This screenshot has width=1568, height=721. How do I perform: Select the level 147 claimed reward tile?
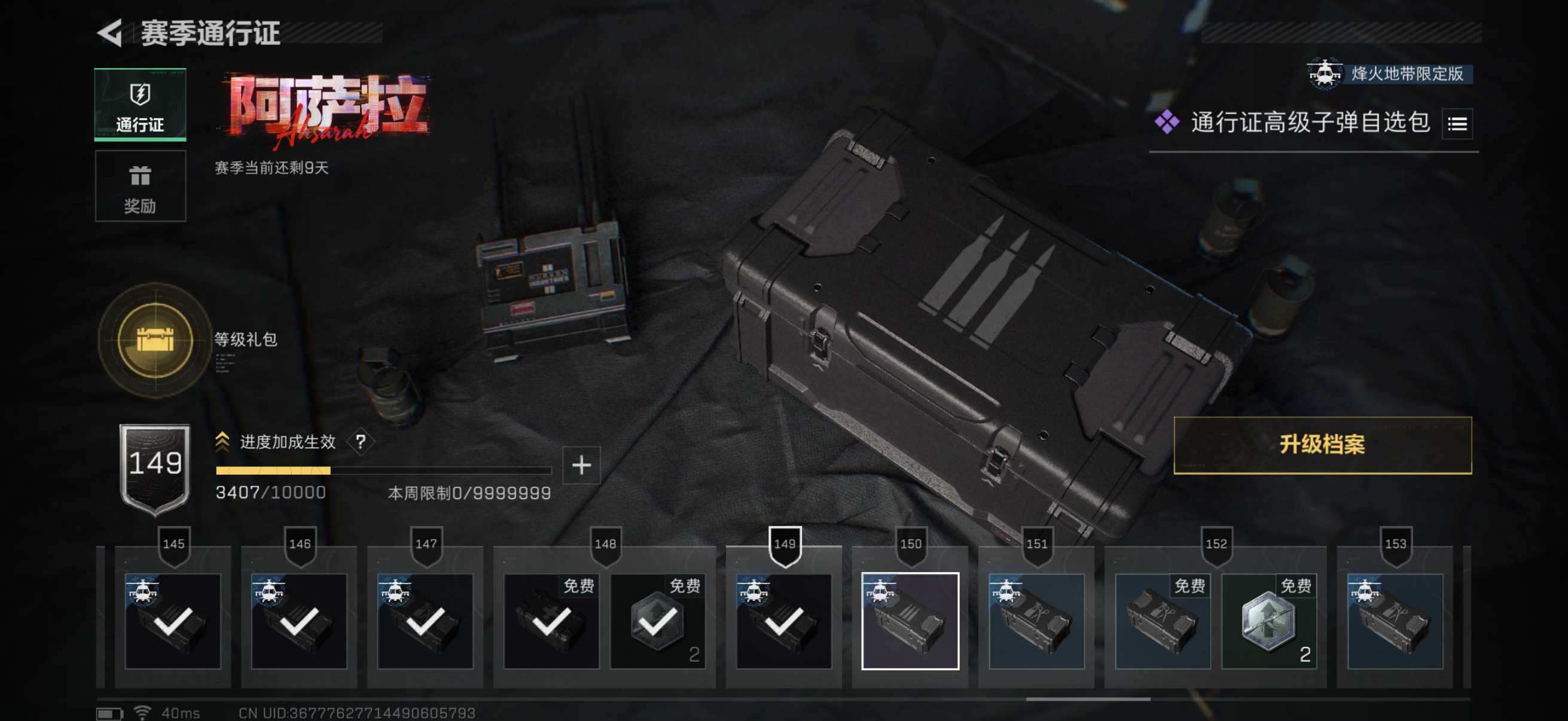(425, 621)
